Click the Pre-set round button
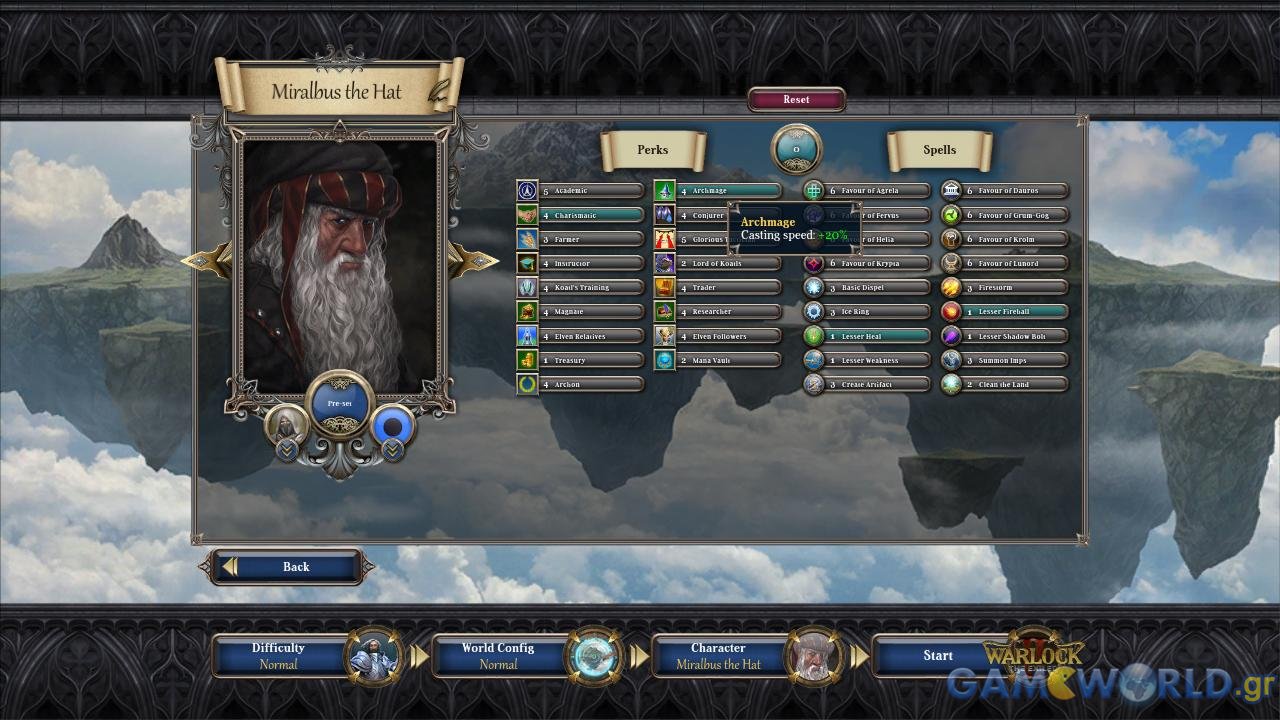Image resolution: width=1280 pixels, height=720 pixels. pos(340,404)
